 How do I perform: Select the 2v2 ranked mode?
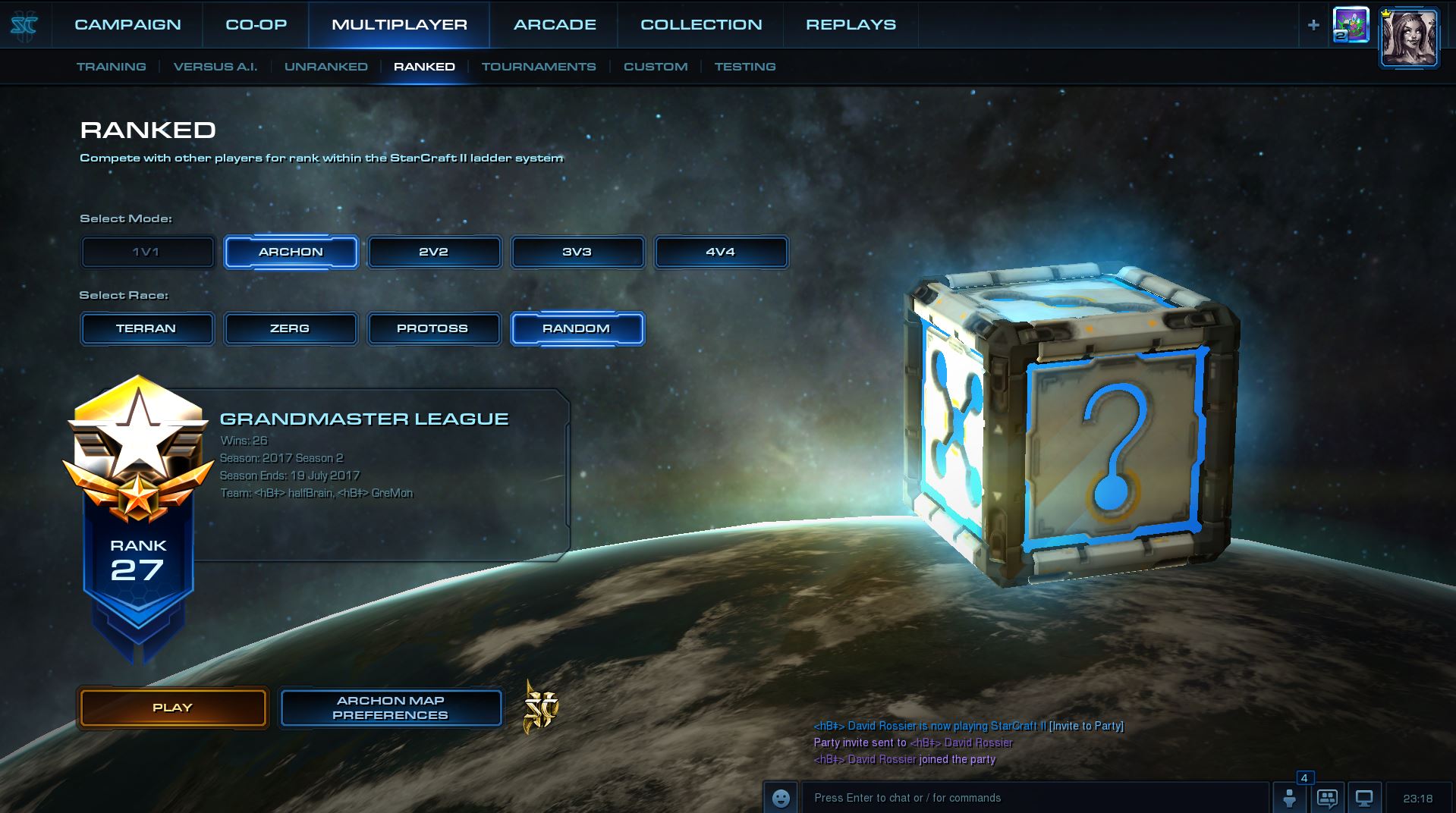click(x=434, y=253)
